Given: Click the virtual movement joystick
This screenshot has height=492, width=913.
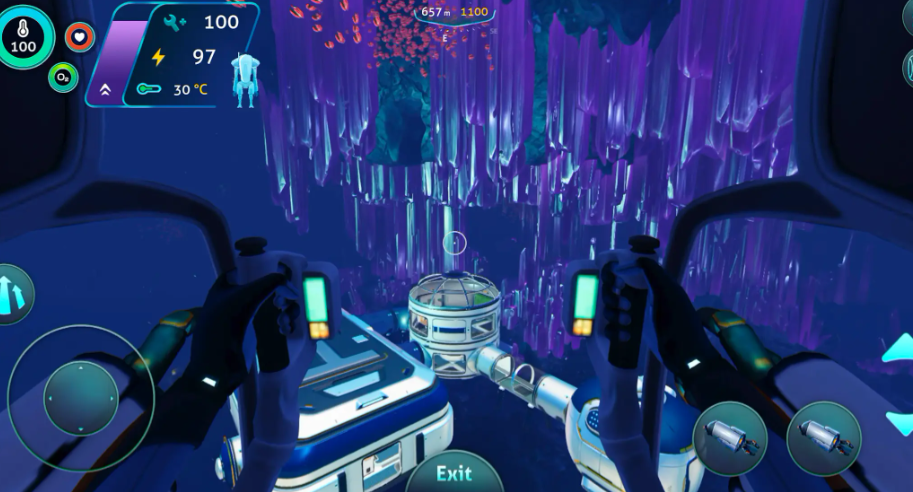Looking at the screenshot, I should tap(80, 397).
